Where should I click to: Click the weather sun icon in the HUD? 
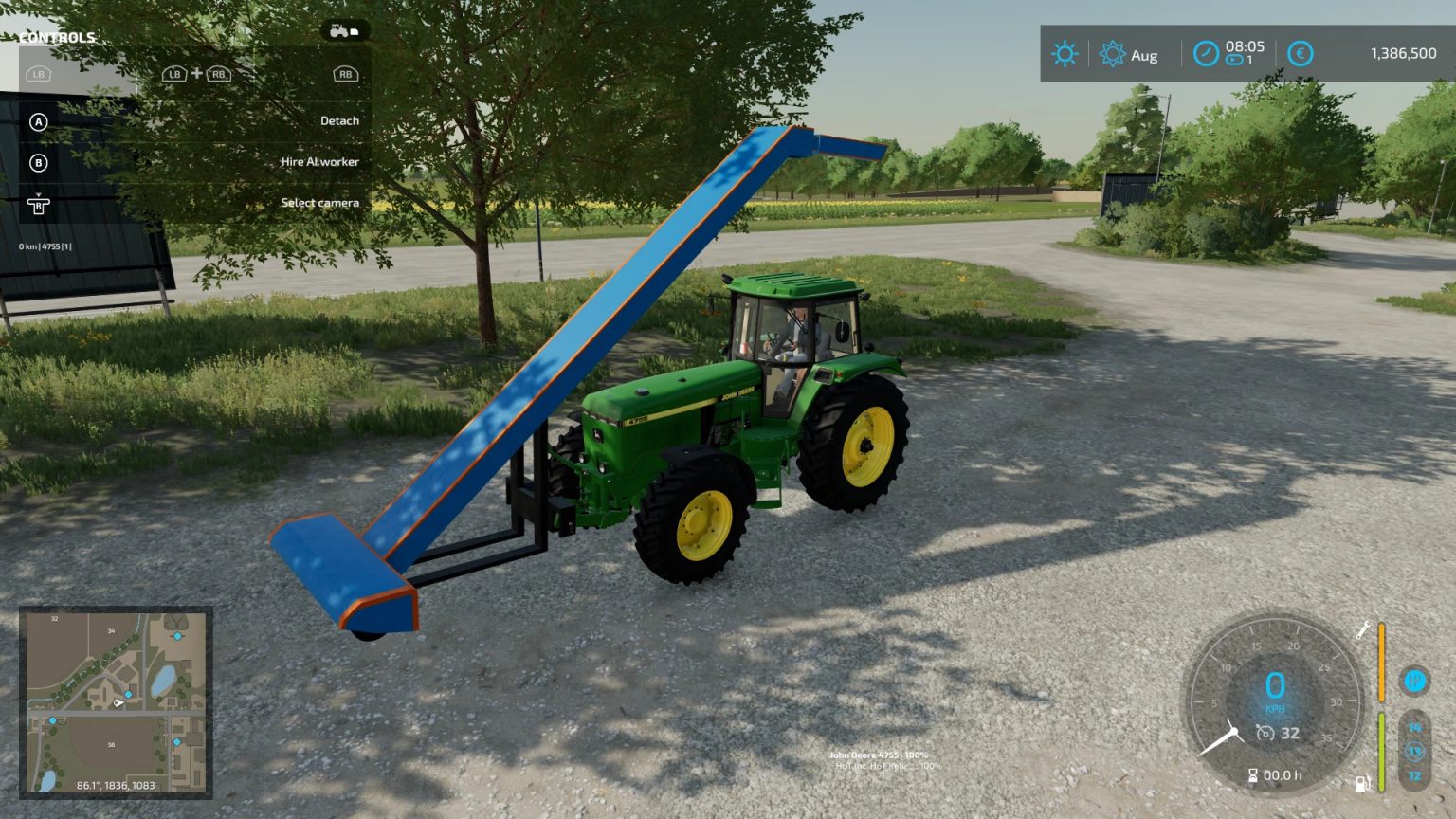[x=1064, y=54]
